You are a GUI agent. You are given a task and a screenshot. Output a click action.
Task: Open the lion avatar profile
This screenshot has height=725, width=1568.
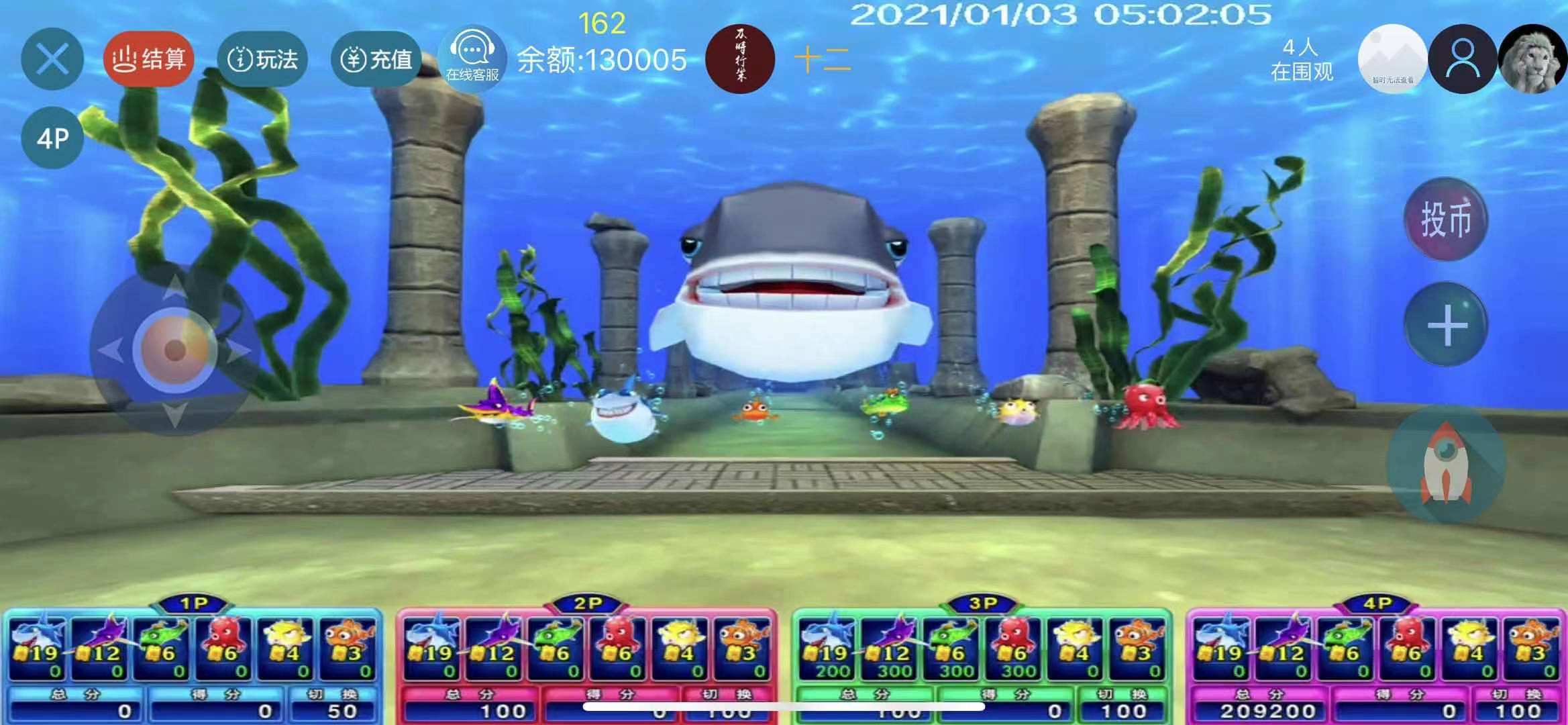1536,59
